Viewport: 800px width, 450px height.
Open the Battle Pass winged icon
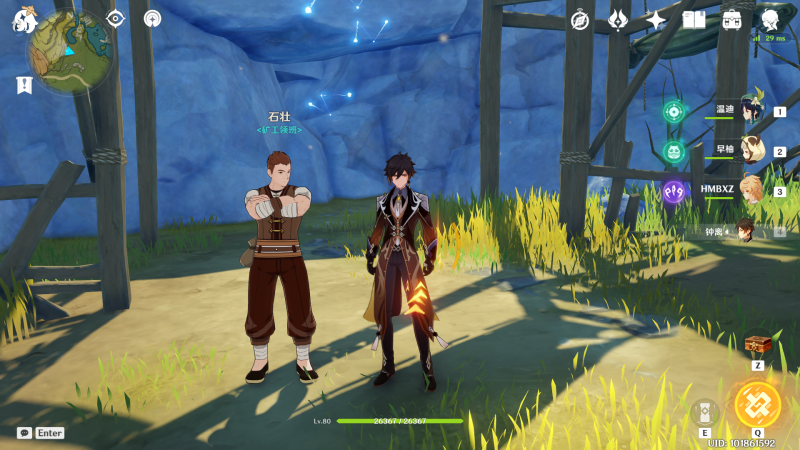tap(618, 20)
